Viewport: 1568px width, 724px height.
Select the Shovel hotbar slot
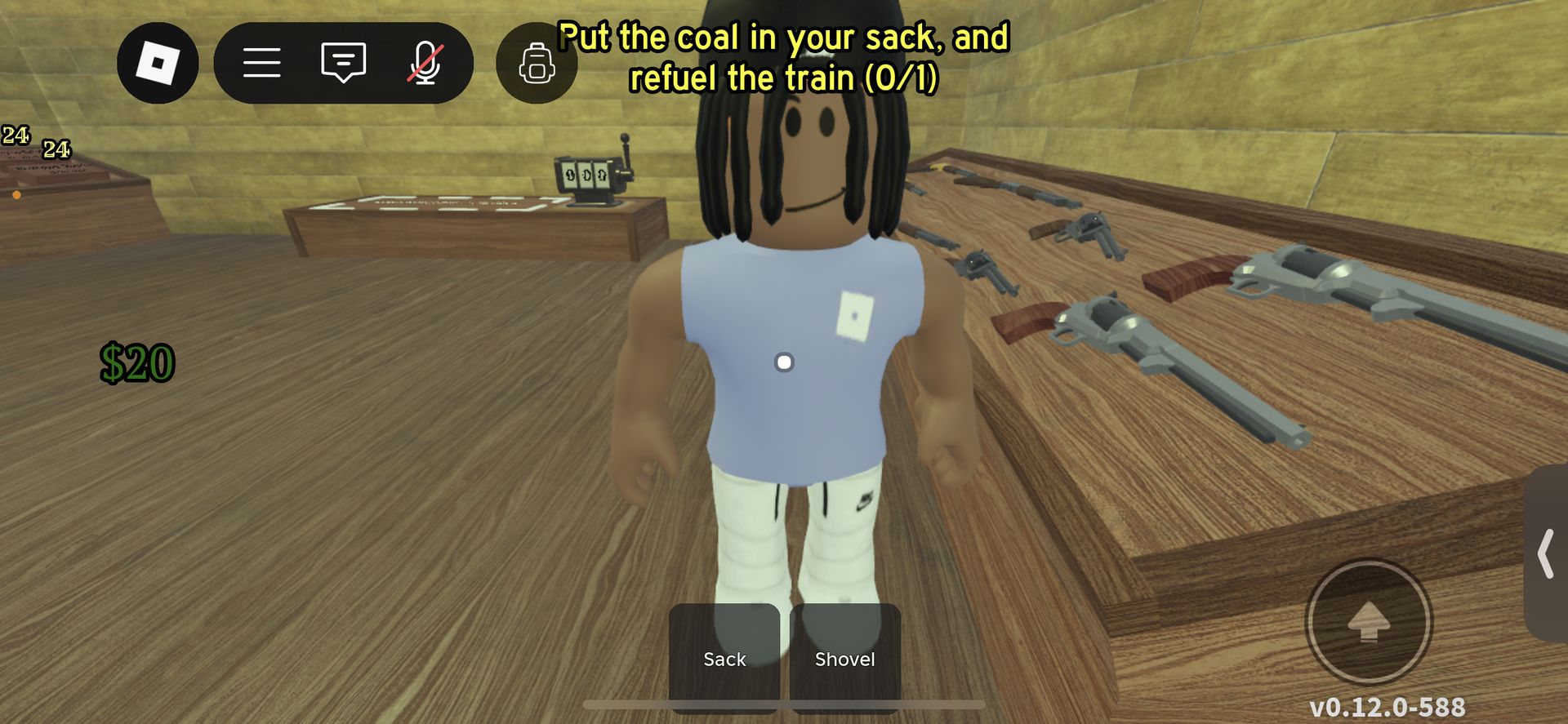tap(845, 657)
